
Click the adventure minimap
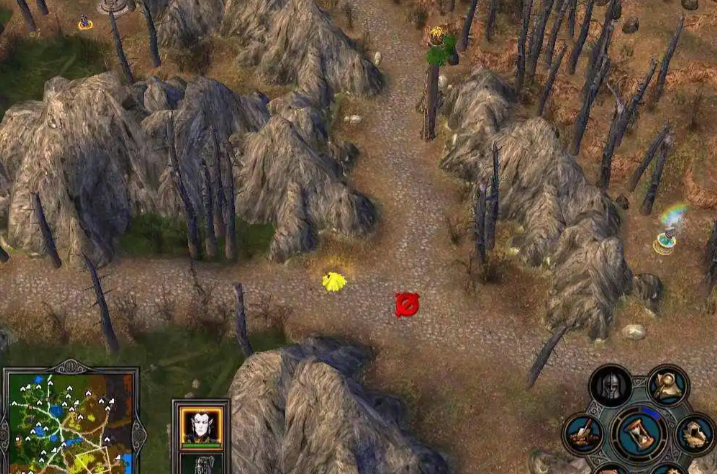tap(68, 422)
